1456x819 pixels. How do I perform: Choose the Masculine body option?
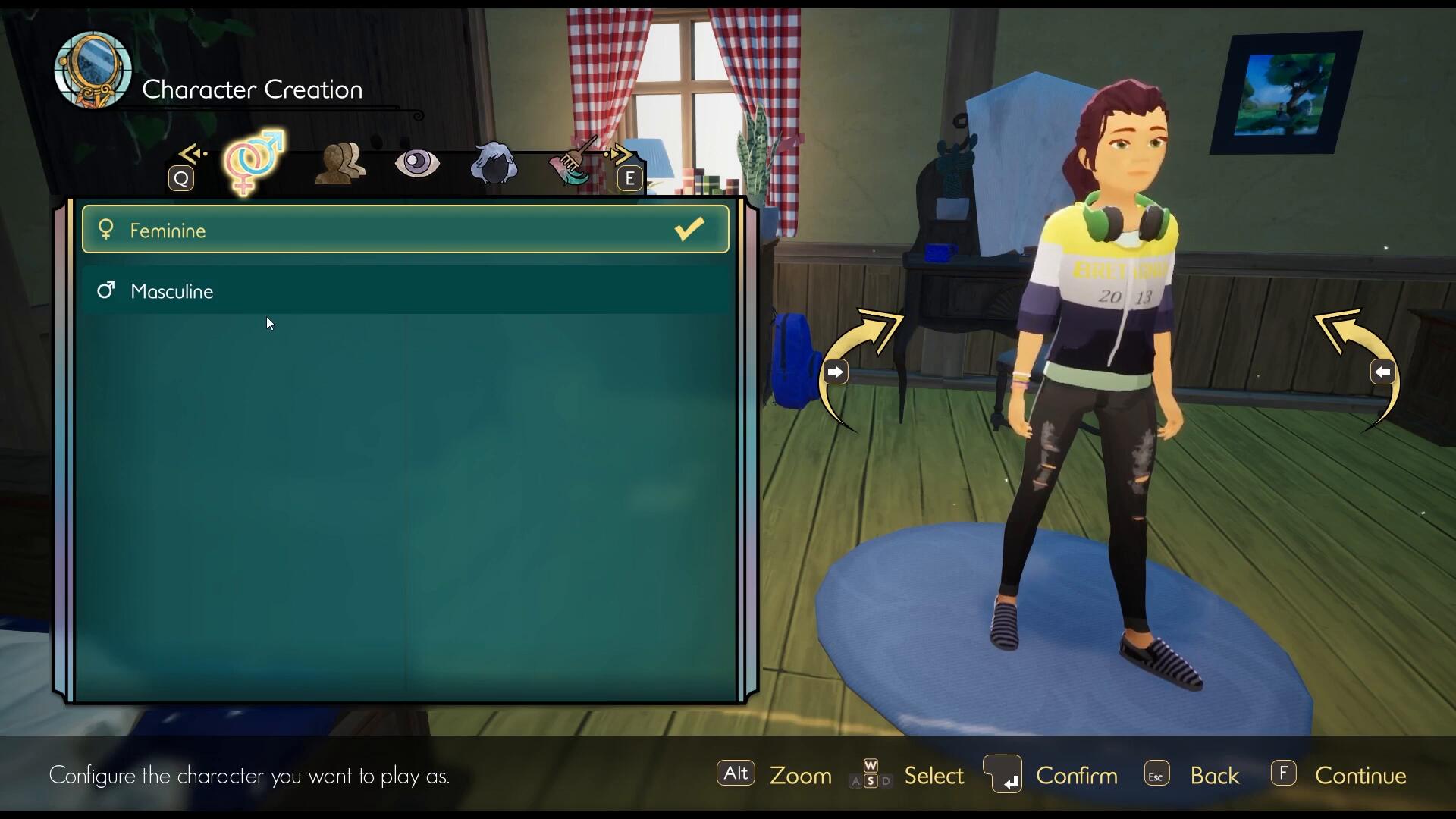pos(405,291)
